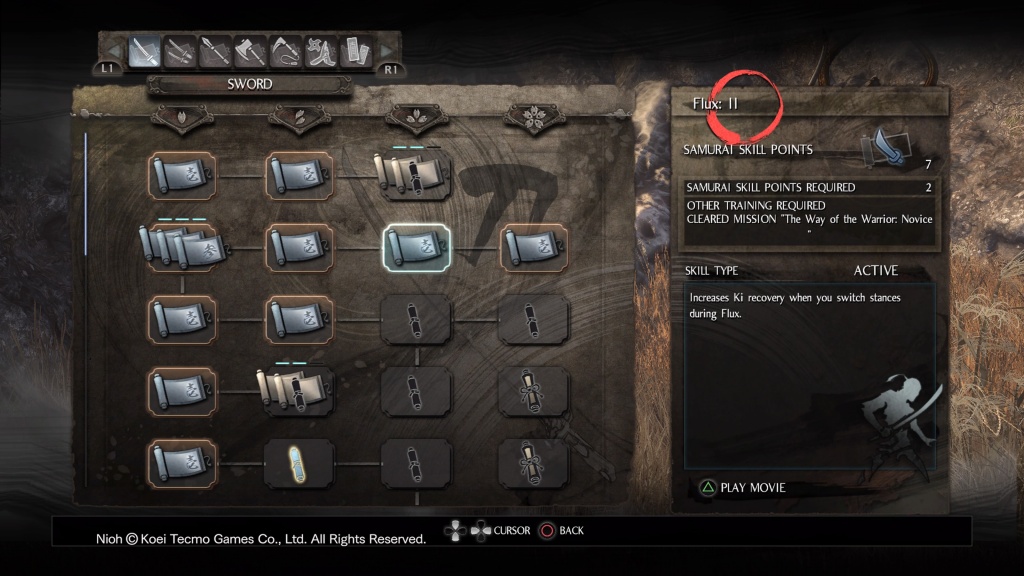Switch to the Kusarigama skill tab
The height and width of the screenshot is (576, 1024).
[x=285, y=49]
